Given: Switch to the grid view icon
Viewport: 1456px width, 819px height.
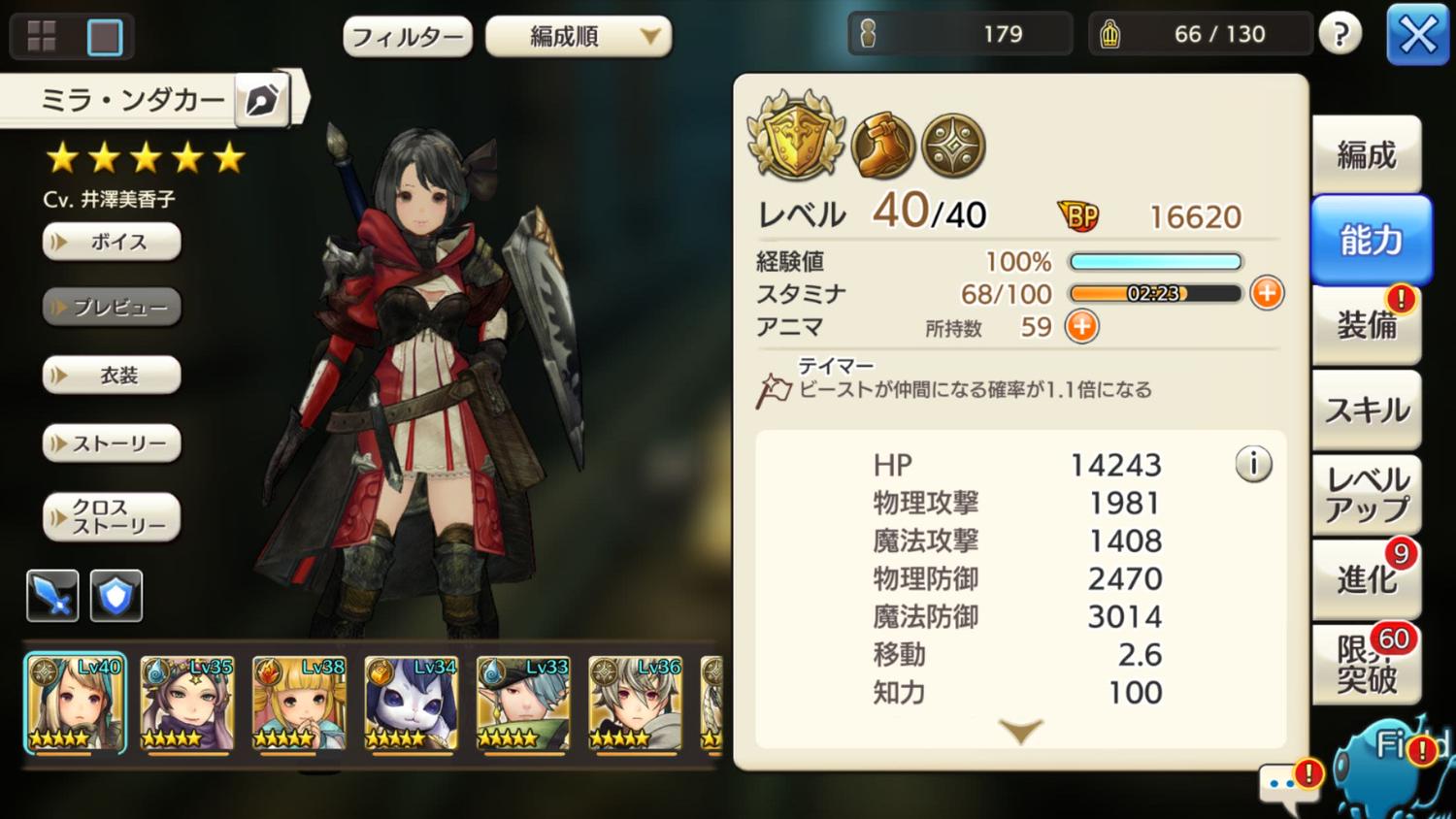Looking at the screenshot, I should click(42, 37).
